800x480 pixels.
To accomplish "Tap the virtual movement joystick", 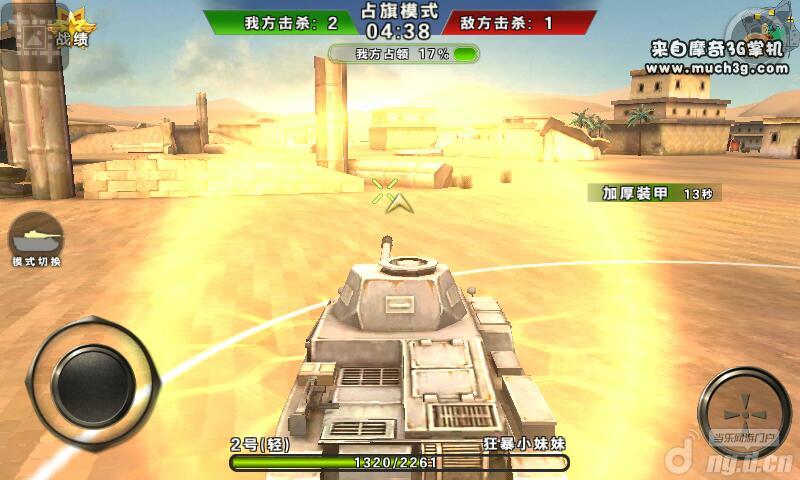I will point(93,383).
